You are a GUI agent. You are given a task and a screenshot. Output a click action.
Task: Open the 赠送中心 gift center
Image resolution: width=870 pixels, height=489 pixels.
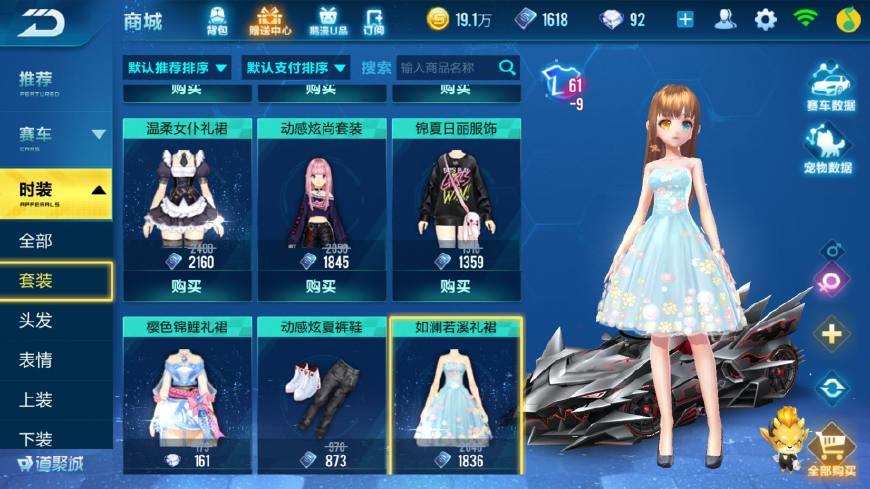270,18
